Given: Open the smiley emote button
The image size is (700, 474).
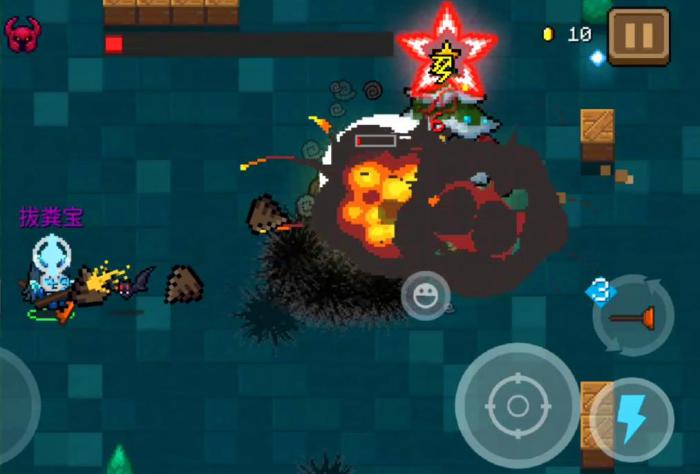Looking at the screenshot, I should point(425,295).
